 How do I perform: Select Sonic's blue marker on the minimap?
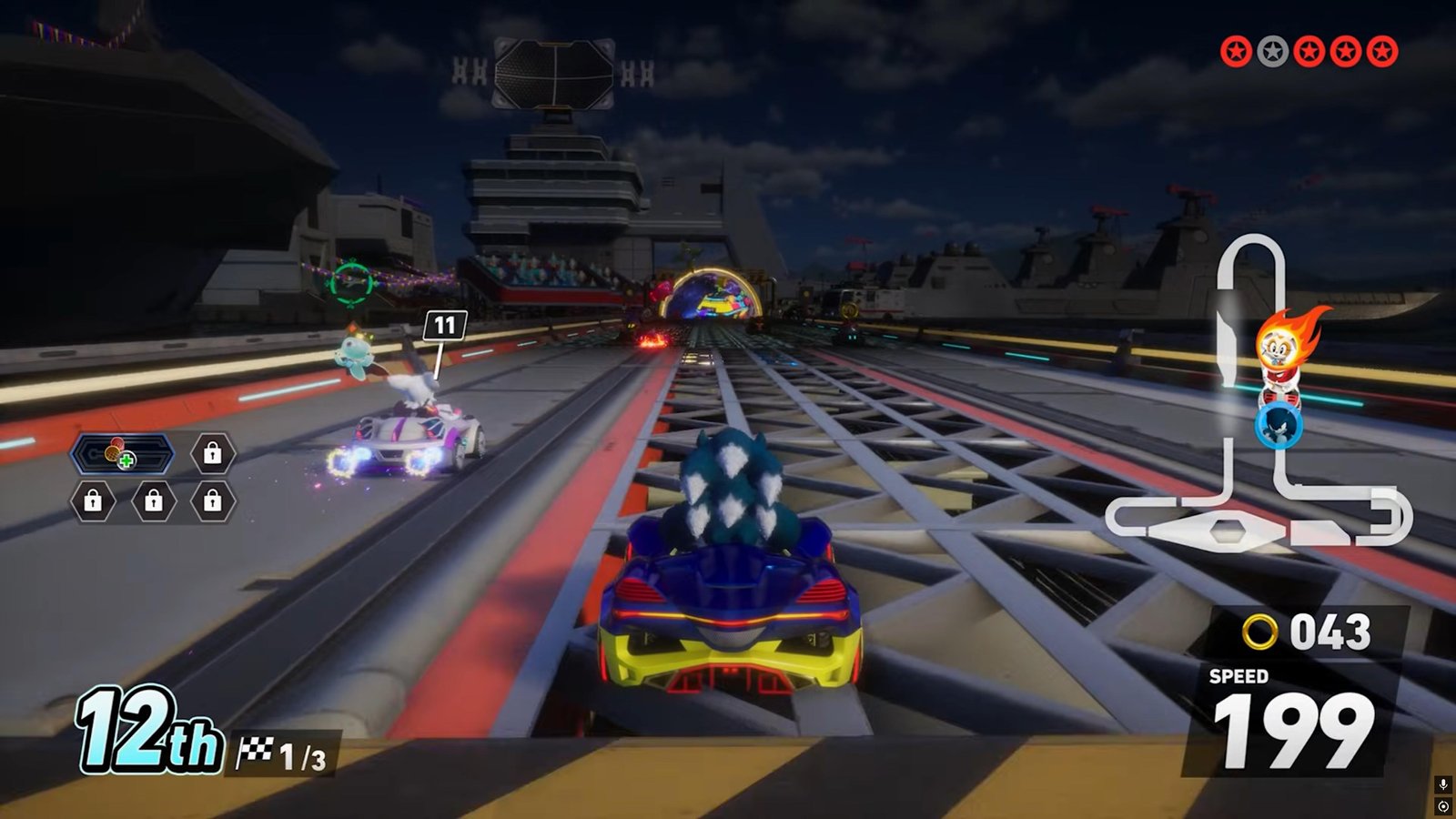(1278, 425)
